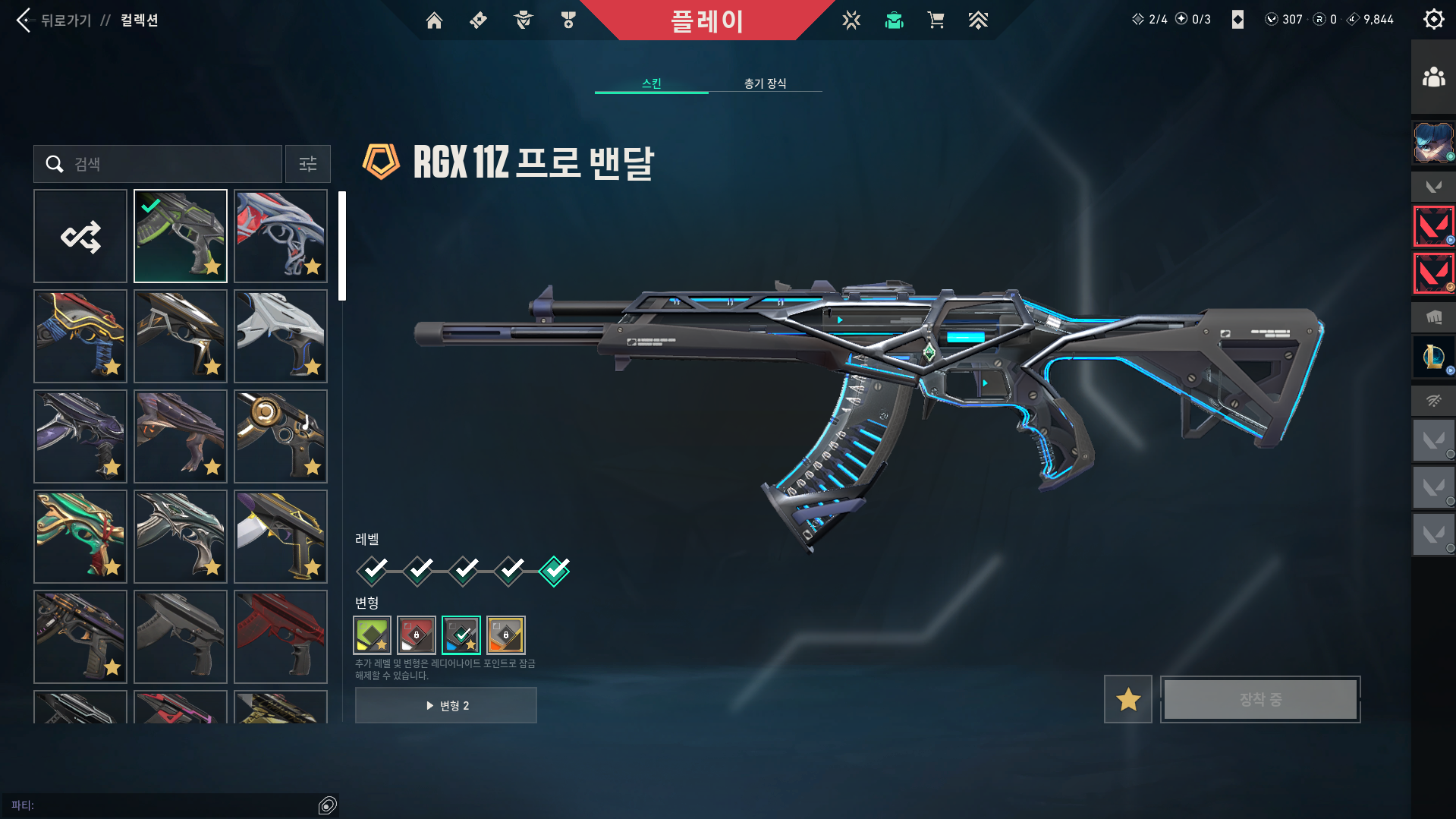Open the social panel friends icon
Image resolution: width=1456 pixels, height=819 pixels.
1432,76
